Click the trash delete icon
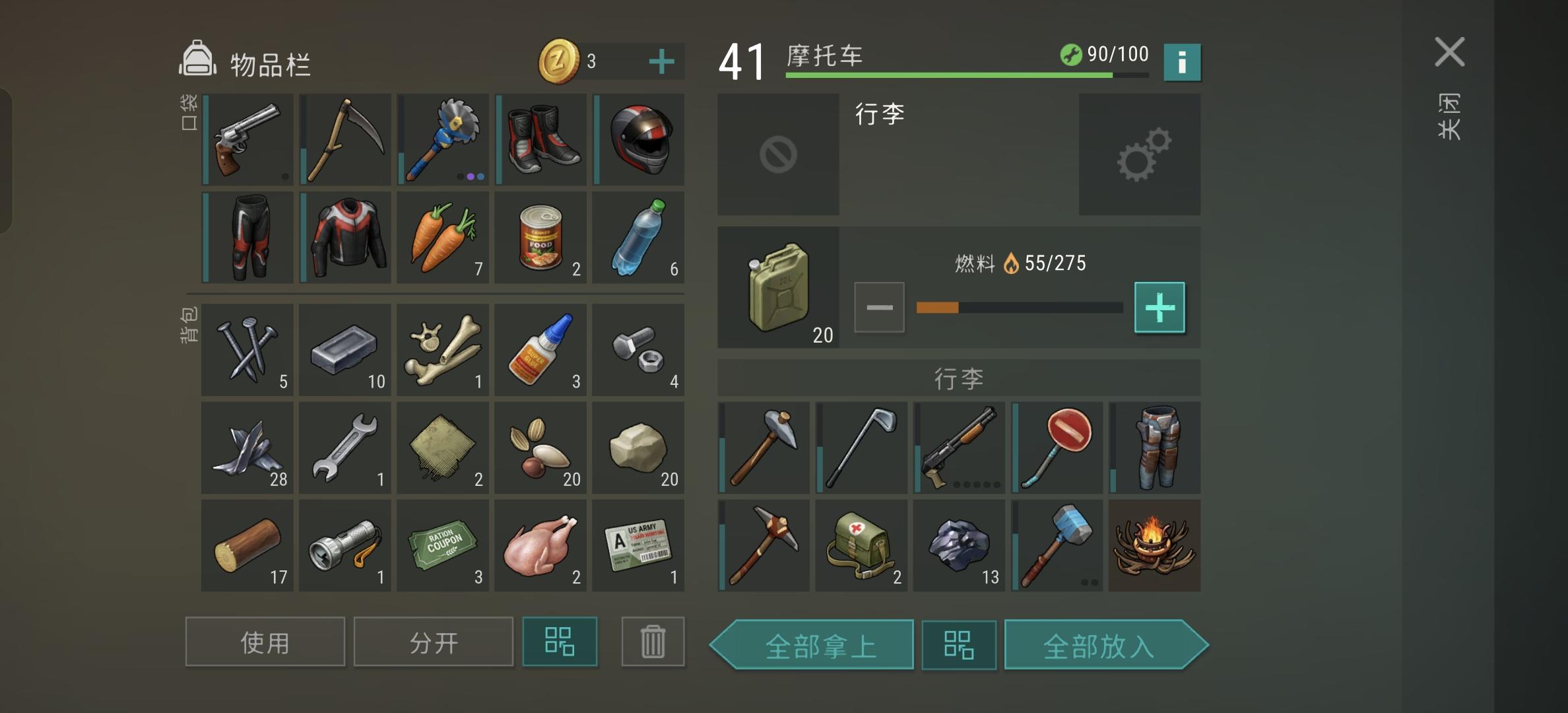The image size is (1568, 713). point(653,641)
